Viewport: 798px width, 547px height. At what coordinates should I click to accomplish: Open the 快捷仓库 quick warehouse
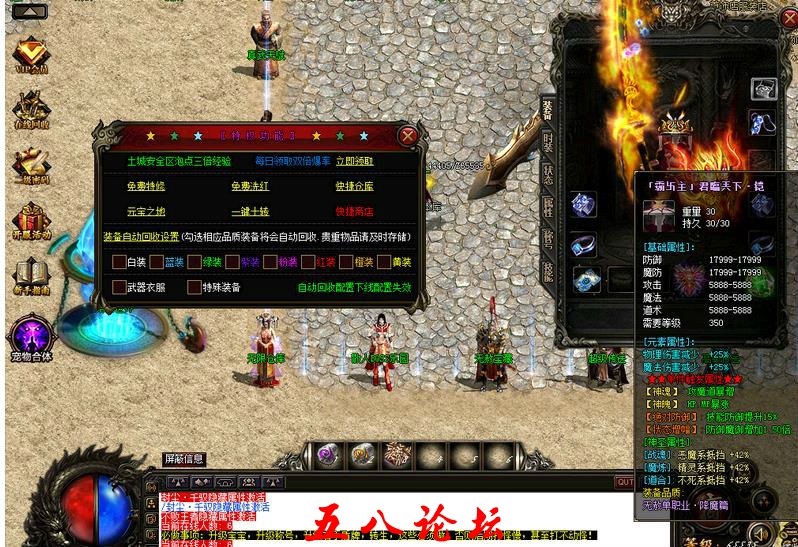tap(354, 186)
